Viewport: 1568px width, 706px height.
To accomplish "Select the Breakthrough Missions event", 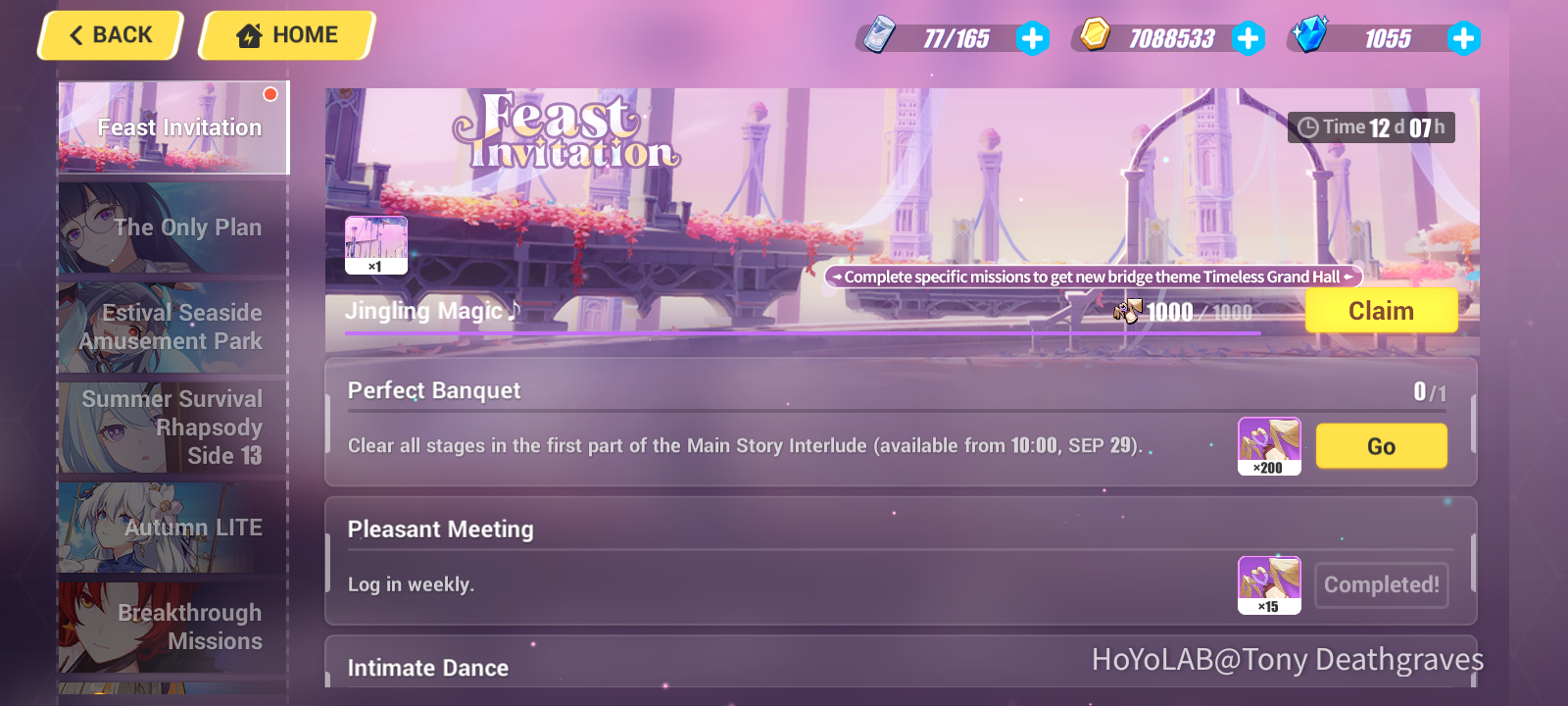I will (x=172, y=628).
